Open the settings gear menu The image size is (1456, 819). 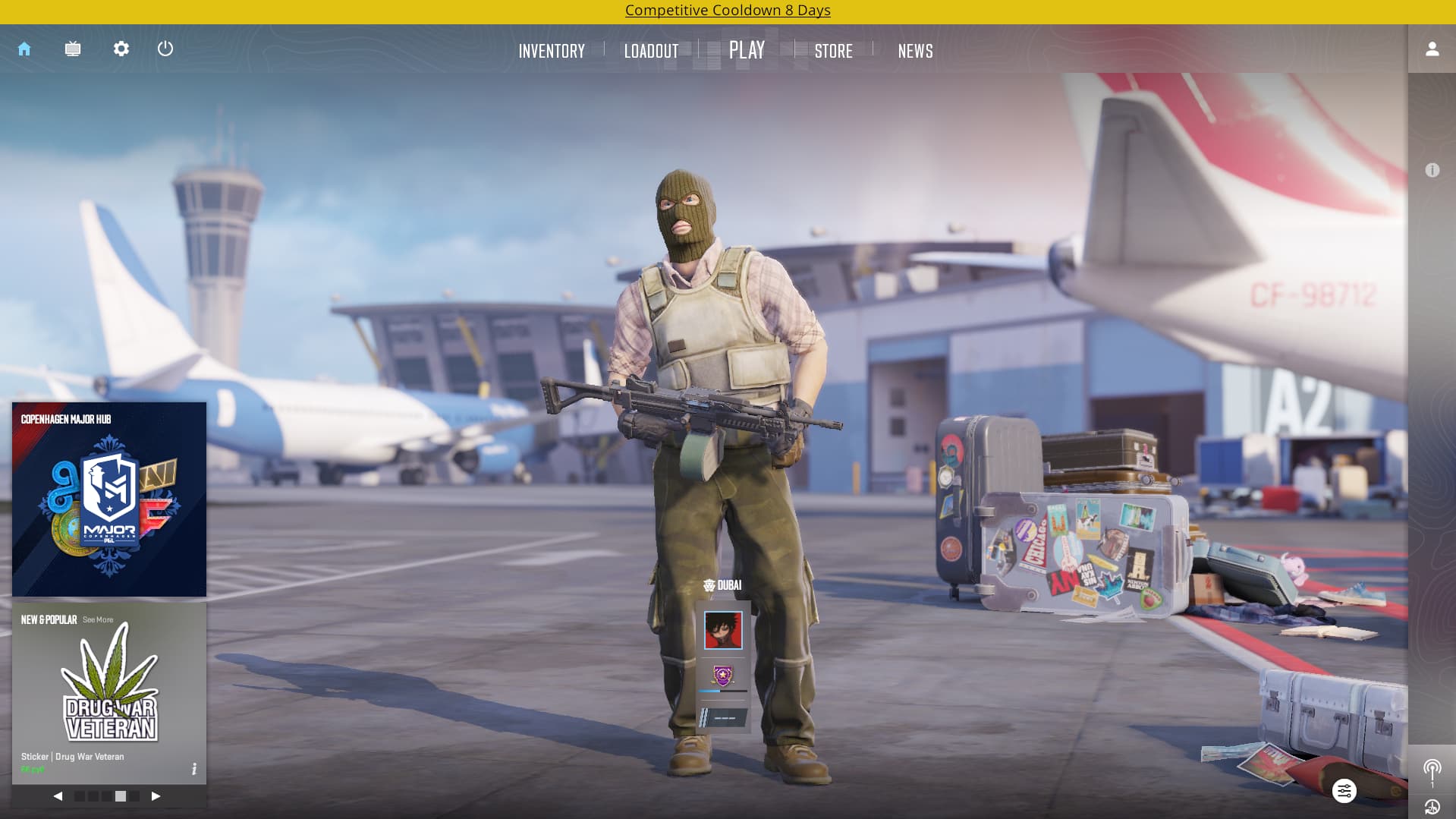[121, 49]
